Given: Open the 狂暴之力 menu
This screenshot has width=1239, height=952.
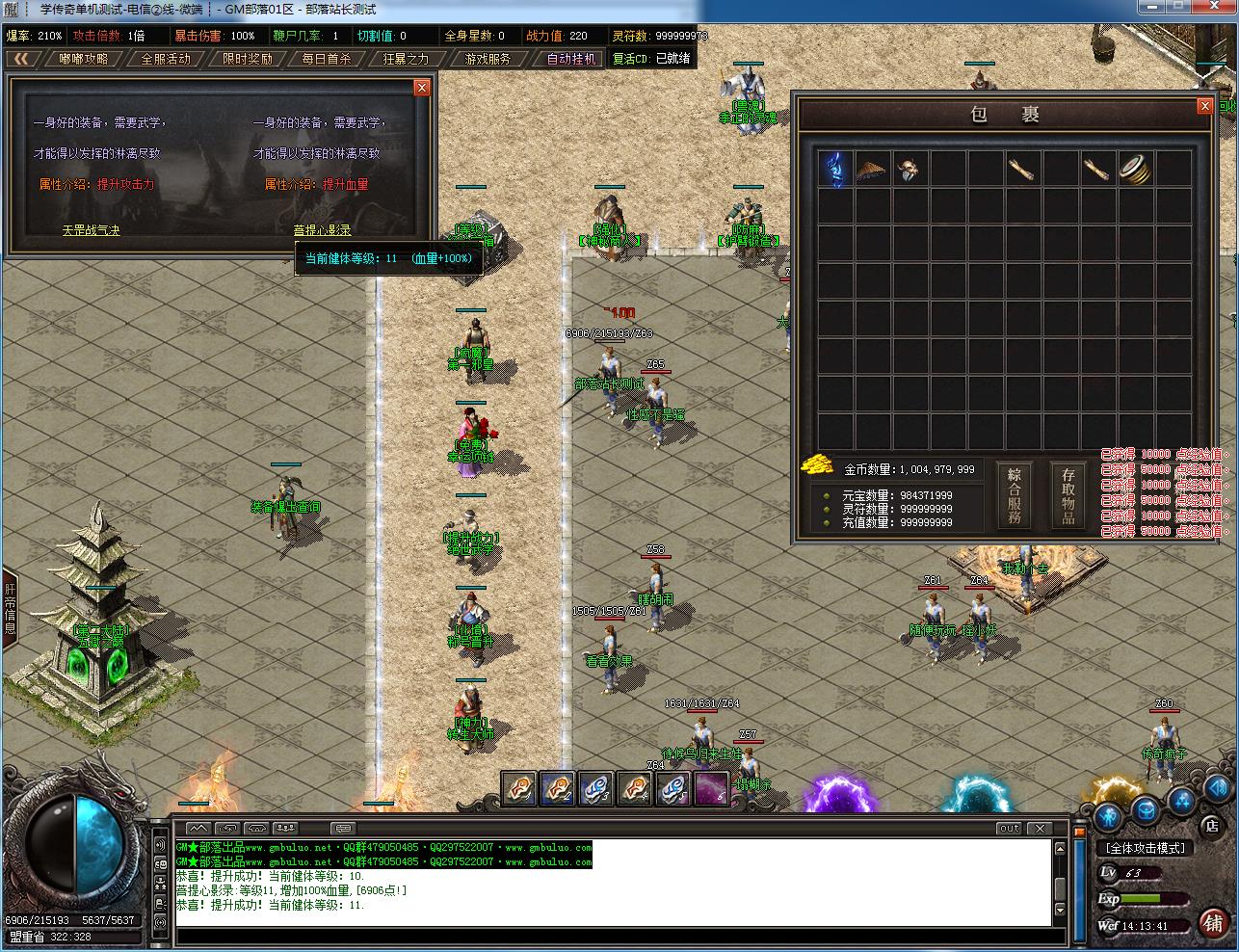Looking at the screenshot, I should point(406,59).
